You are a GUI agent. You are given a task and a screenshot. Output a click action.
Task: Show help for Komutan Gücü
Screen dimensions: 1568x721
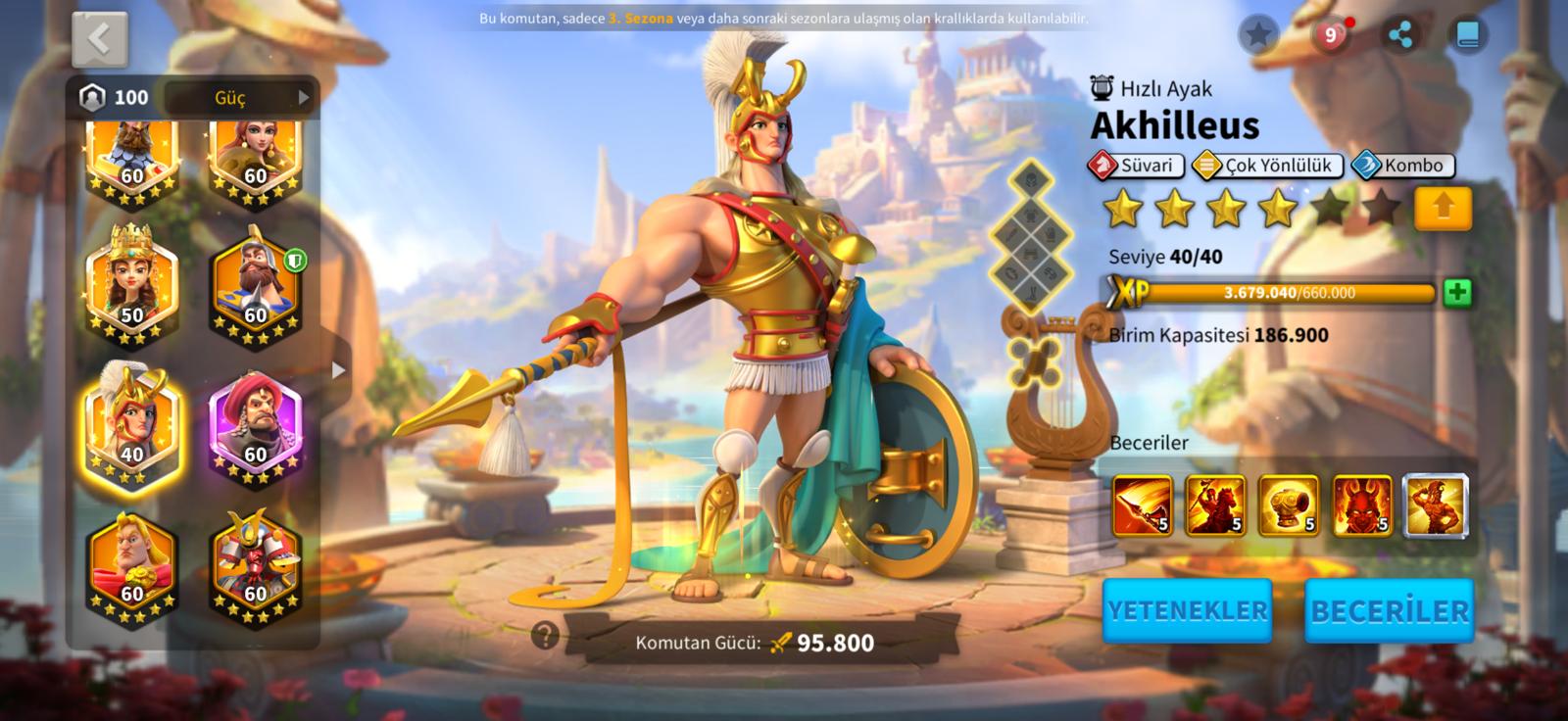tap(545, 636)
